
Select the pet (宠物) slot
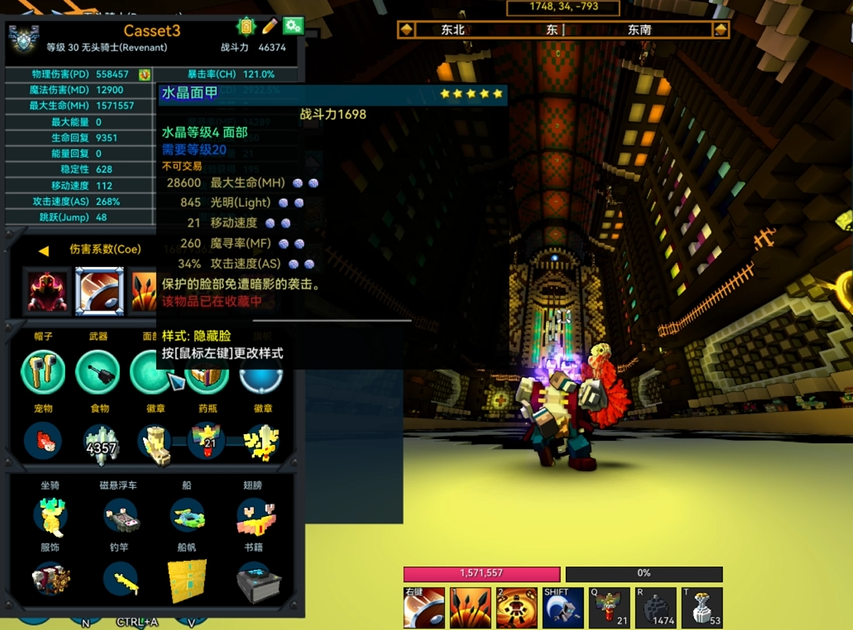(x=43, y=440)
